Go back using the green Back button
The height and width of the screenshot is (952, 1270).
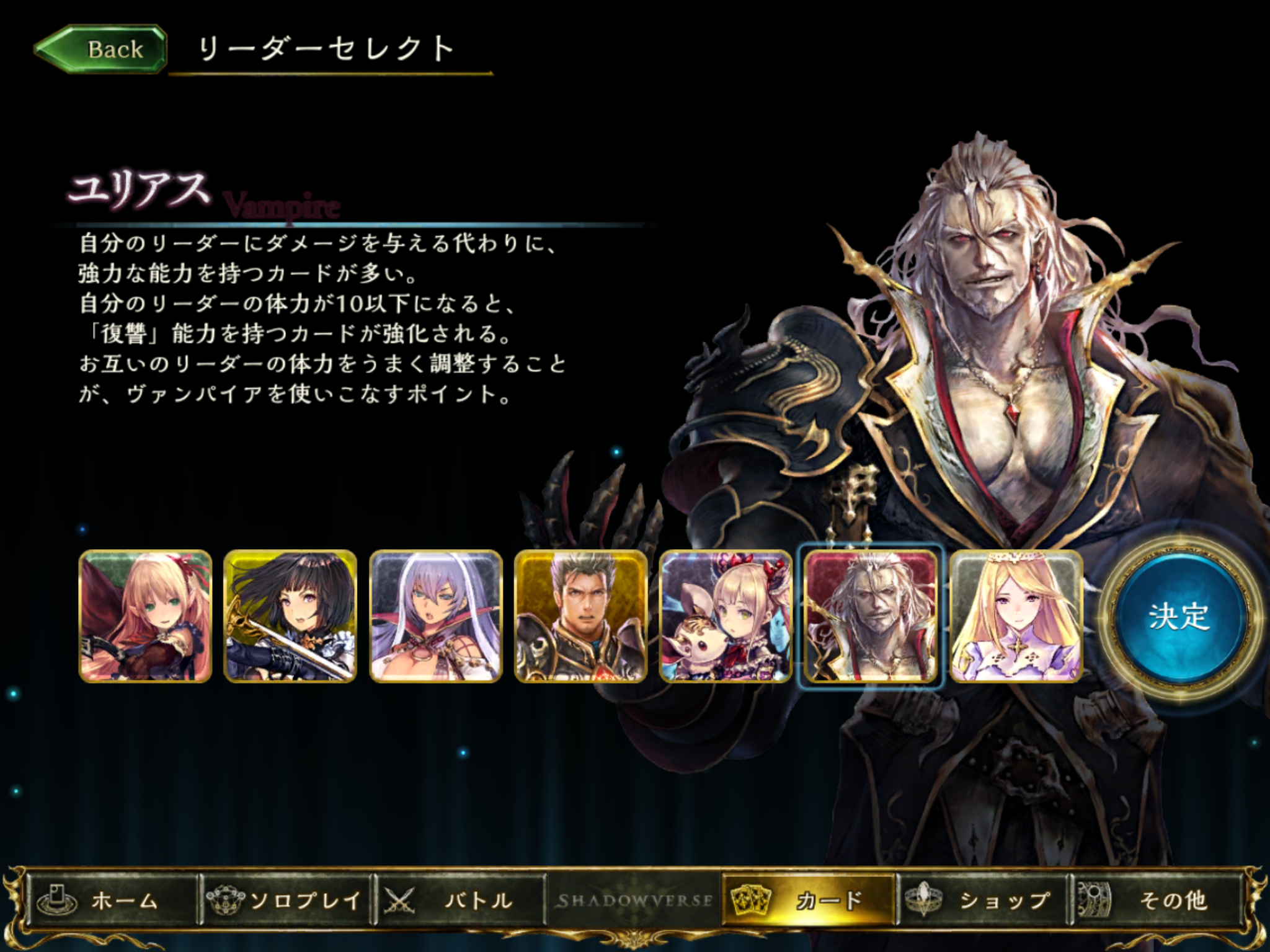coord(101,50)
